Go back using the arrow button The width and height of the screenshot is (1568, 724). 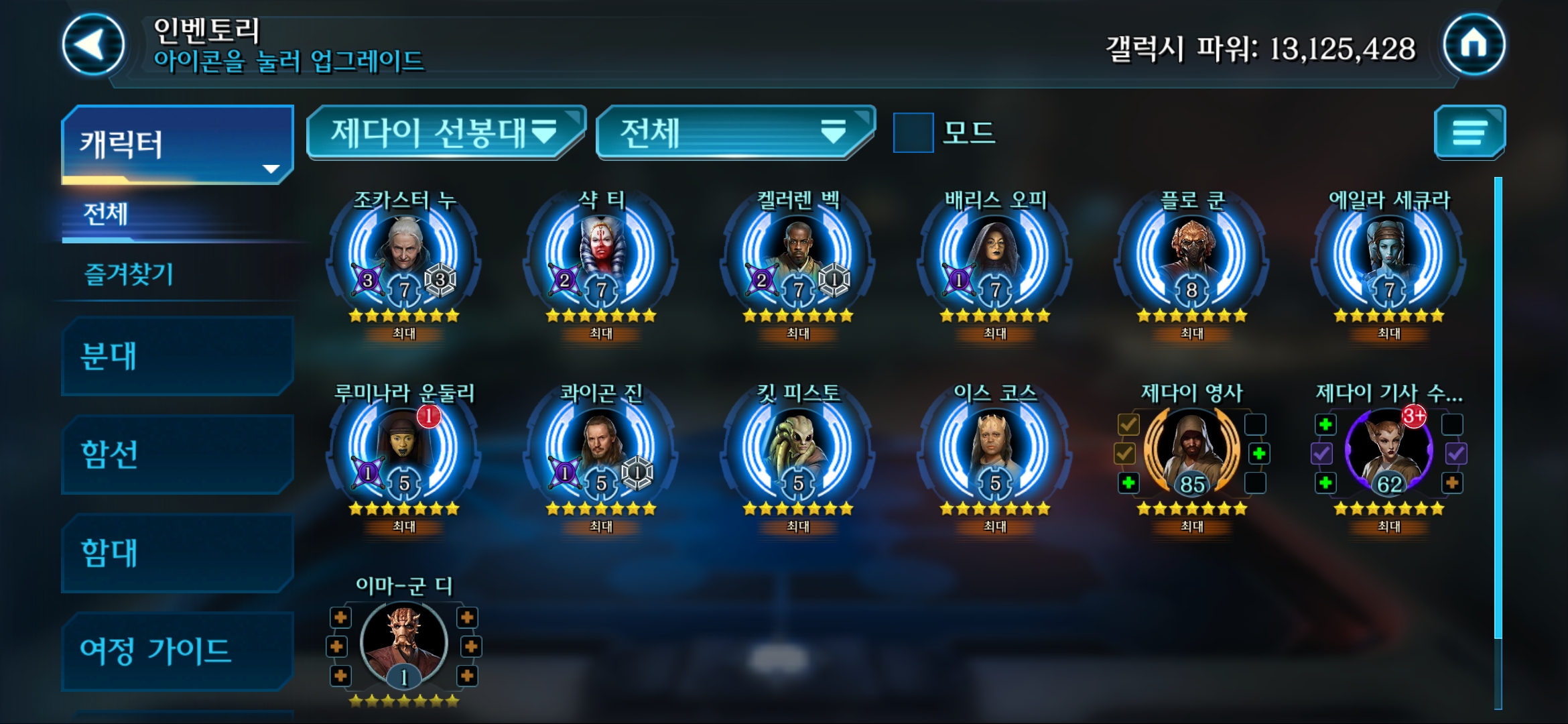click(93, 45)
